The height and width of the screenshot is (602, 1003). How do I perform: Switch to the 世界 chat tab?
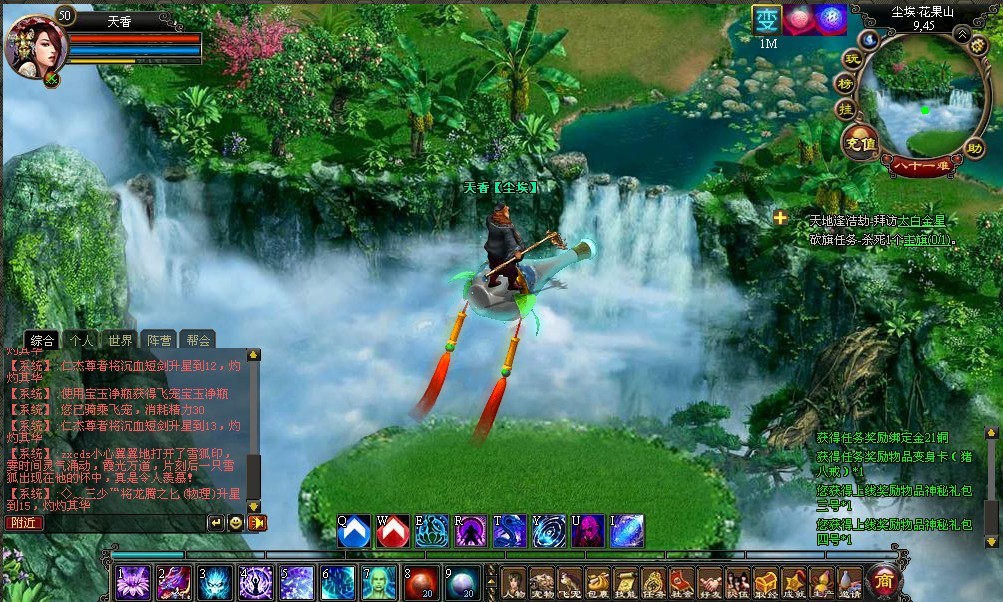coord(121,340)
